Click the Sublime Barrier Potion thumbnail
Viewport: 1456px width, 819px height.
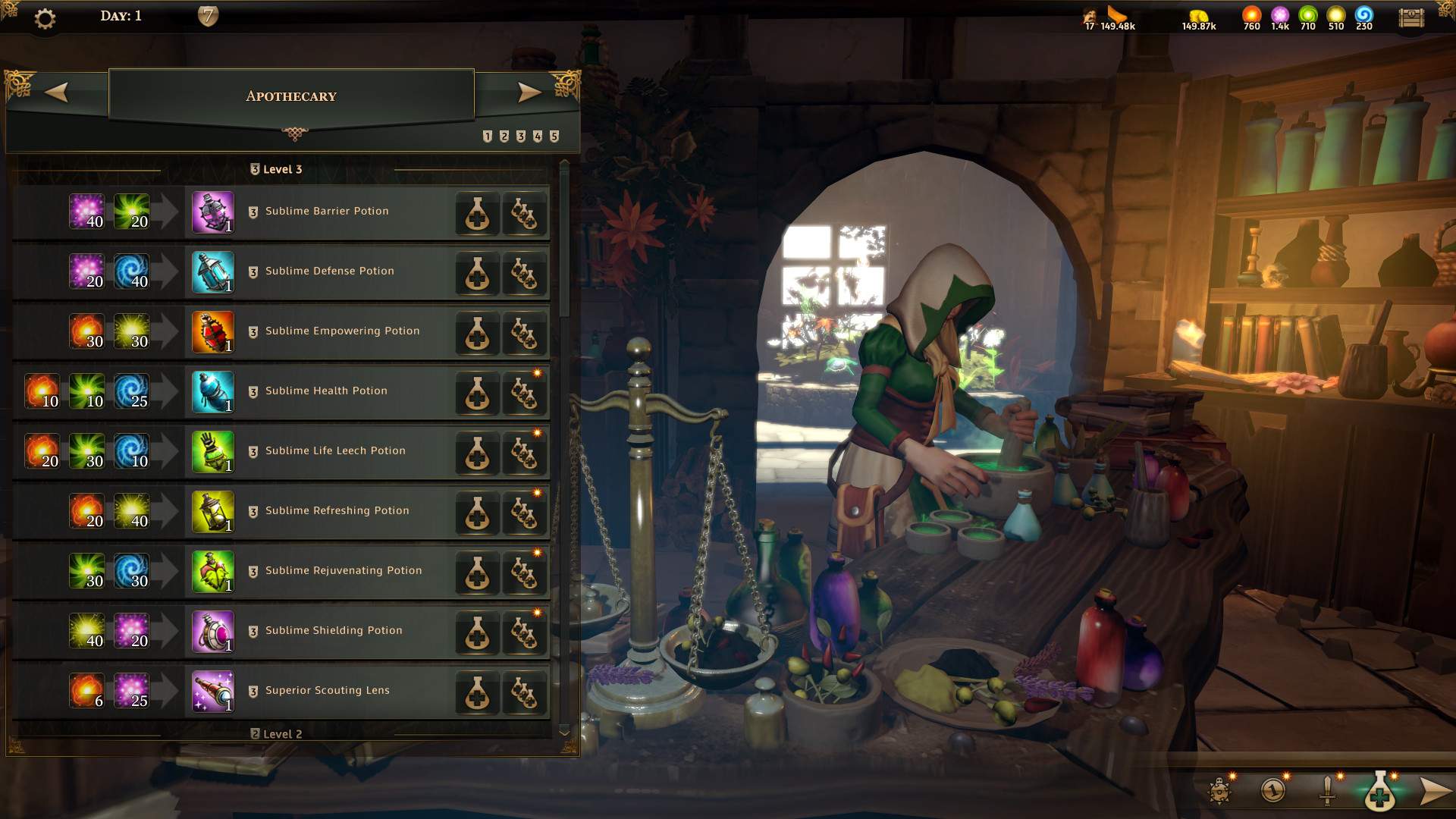212,213
